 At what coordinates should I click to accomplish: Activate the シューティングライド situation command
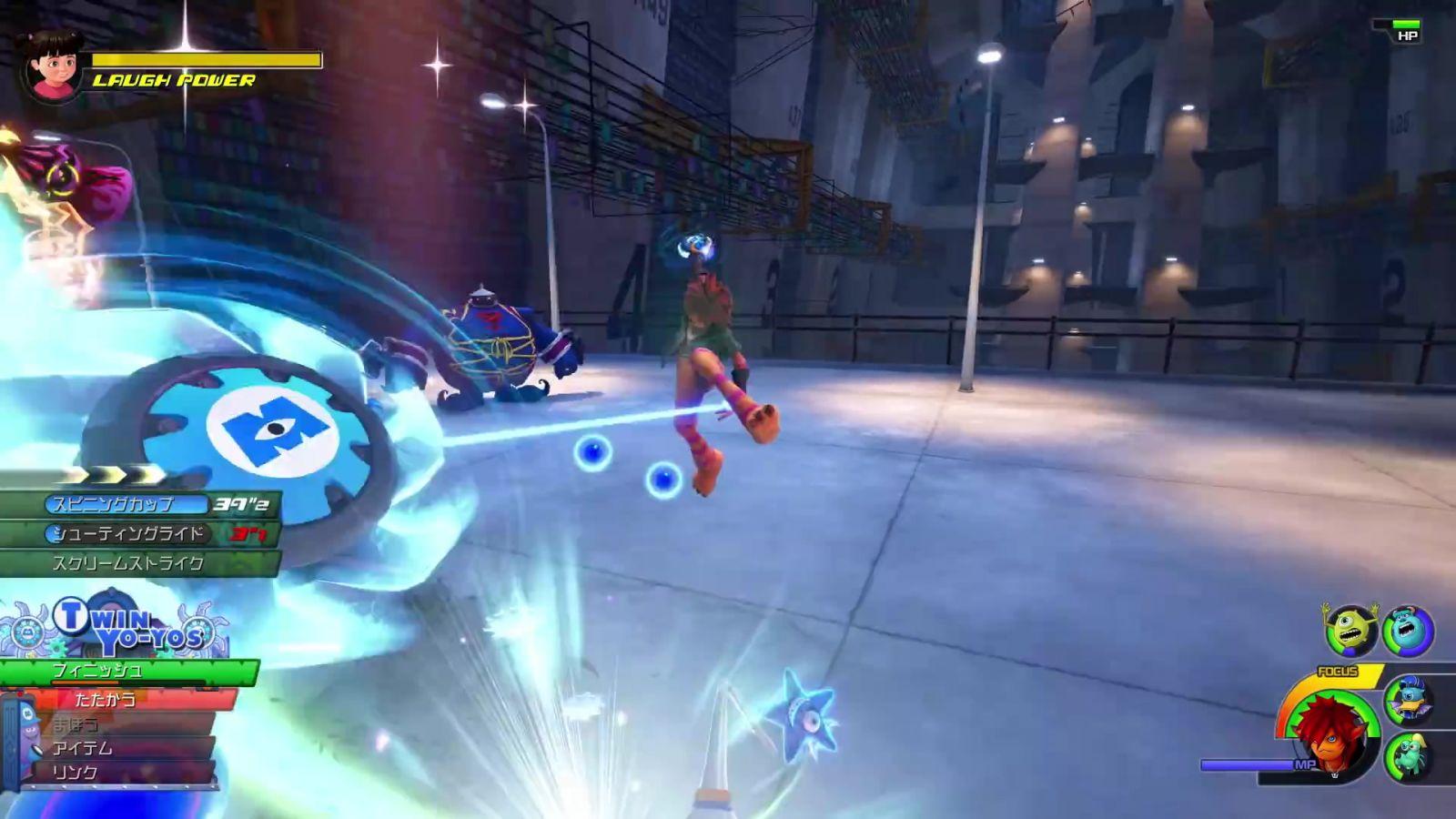129,533
